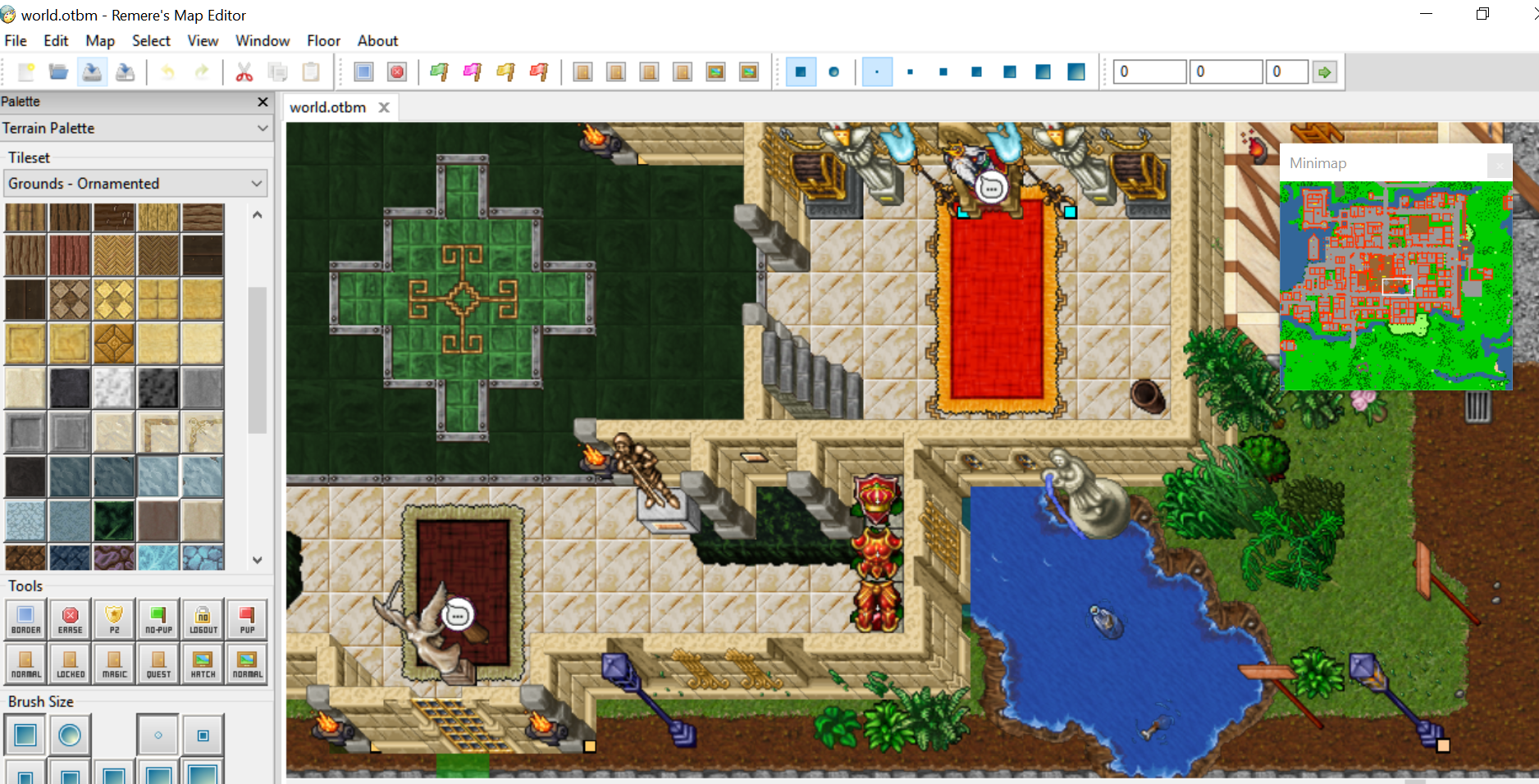
Task: Collapse the Palette panel with X
Action: [263, 102]
